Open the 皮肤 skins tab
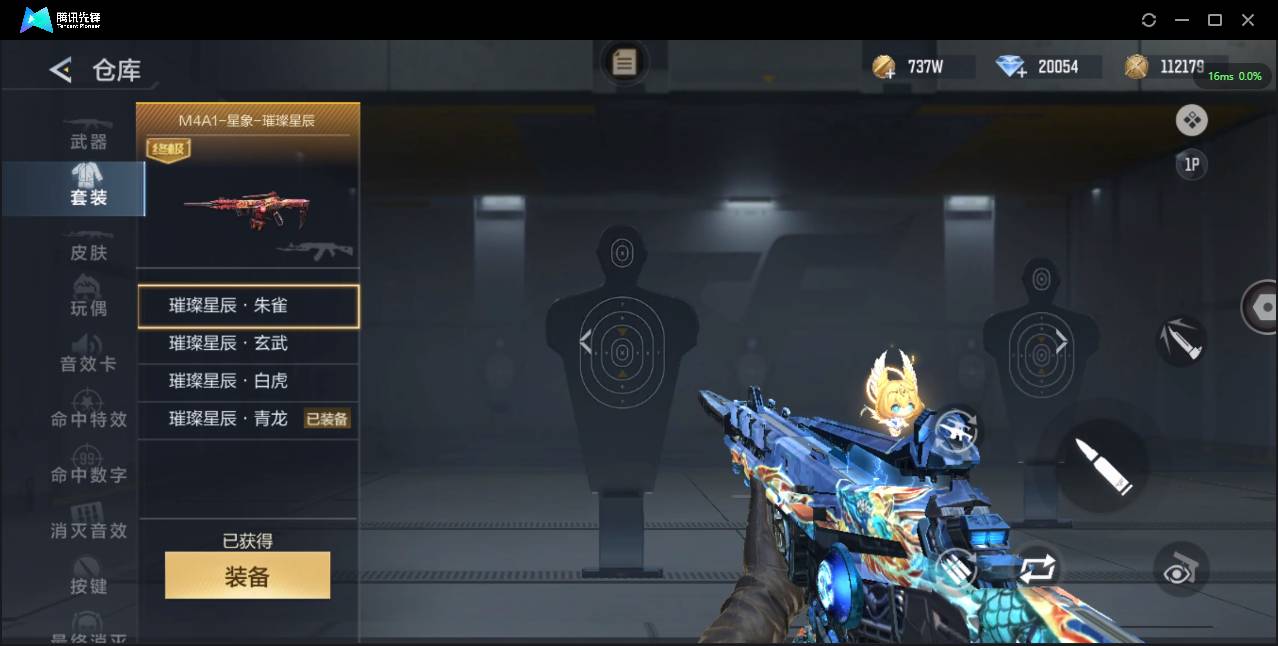 point(88,252)
